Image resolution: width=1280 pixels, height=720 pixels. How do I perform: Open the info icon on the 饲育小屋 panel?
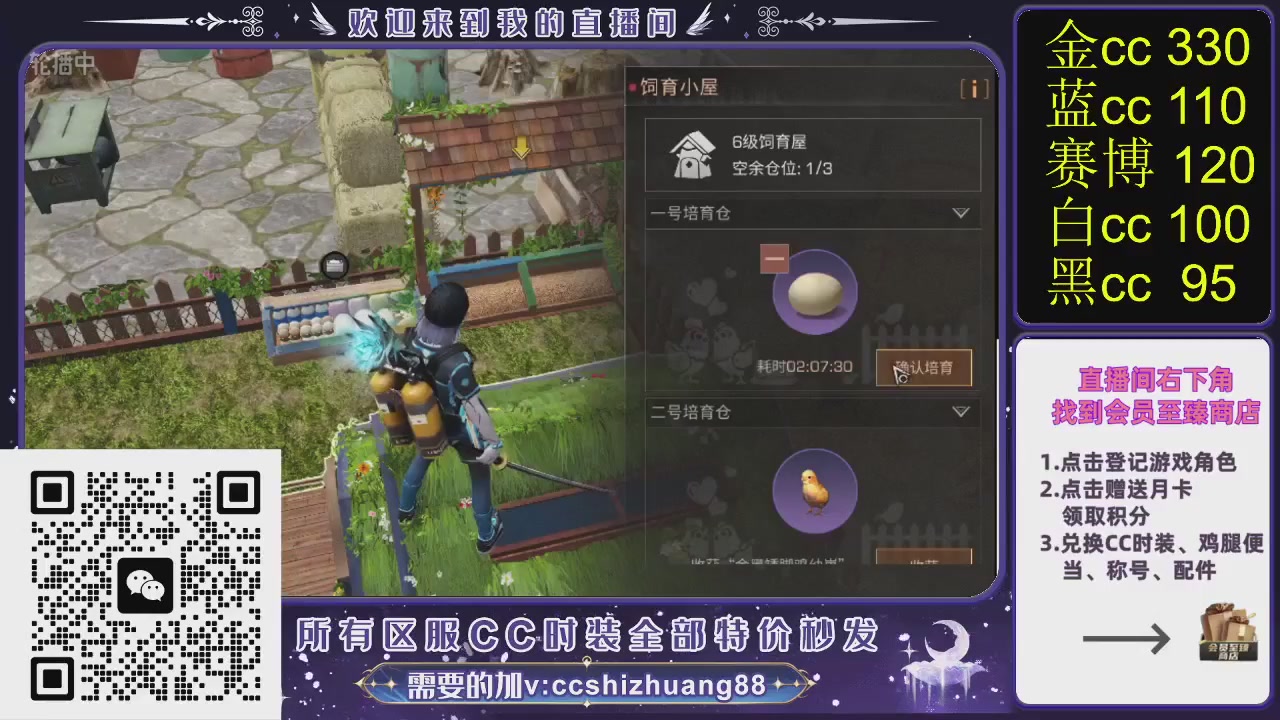[974, 89]
